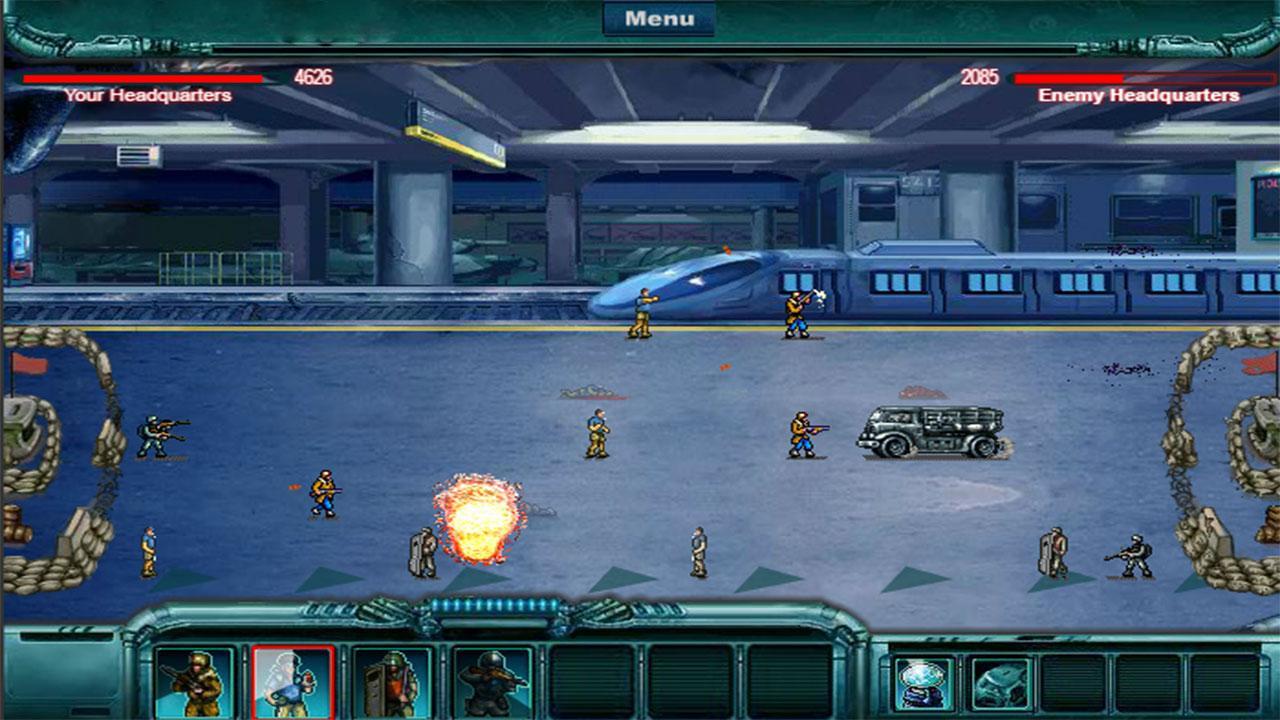1280x720 pixels.
Task: Deploy the rifleman soldier unit
Action: tap(194, 683)
